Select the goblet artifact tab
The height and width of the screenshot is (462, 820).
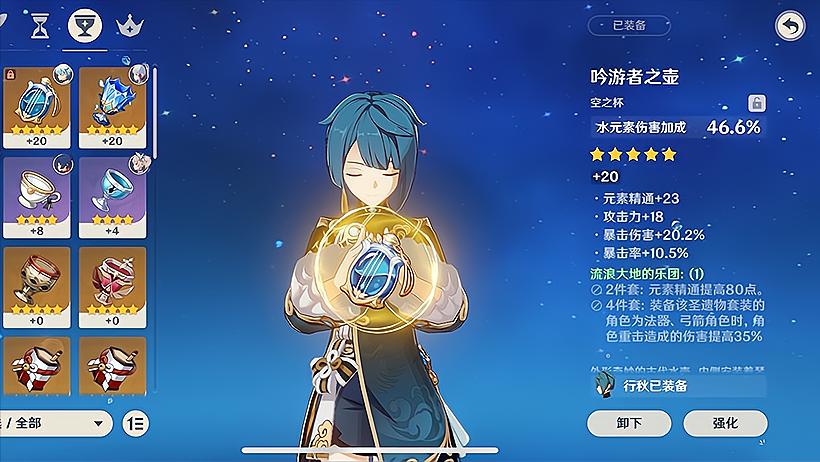point(84,26)
